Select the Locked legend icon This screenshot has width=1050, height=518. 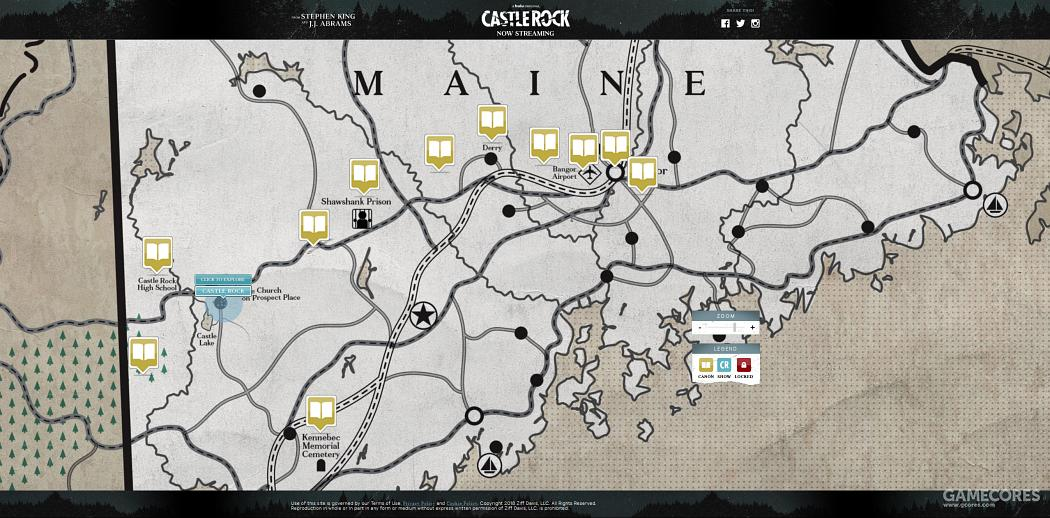[744, 365]
